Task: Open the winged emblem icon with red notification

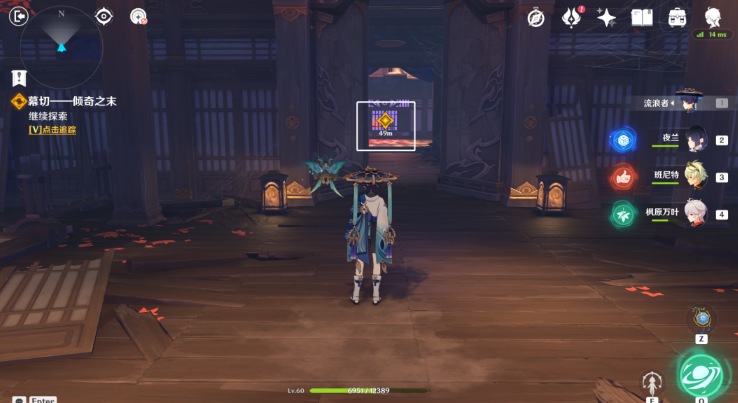Action: [572, 17]
